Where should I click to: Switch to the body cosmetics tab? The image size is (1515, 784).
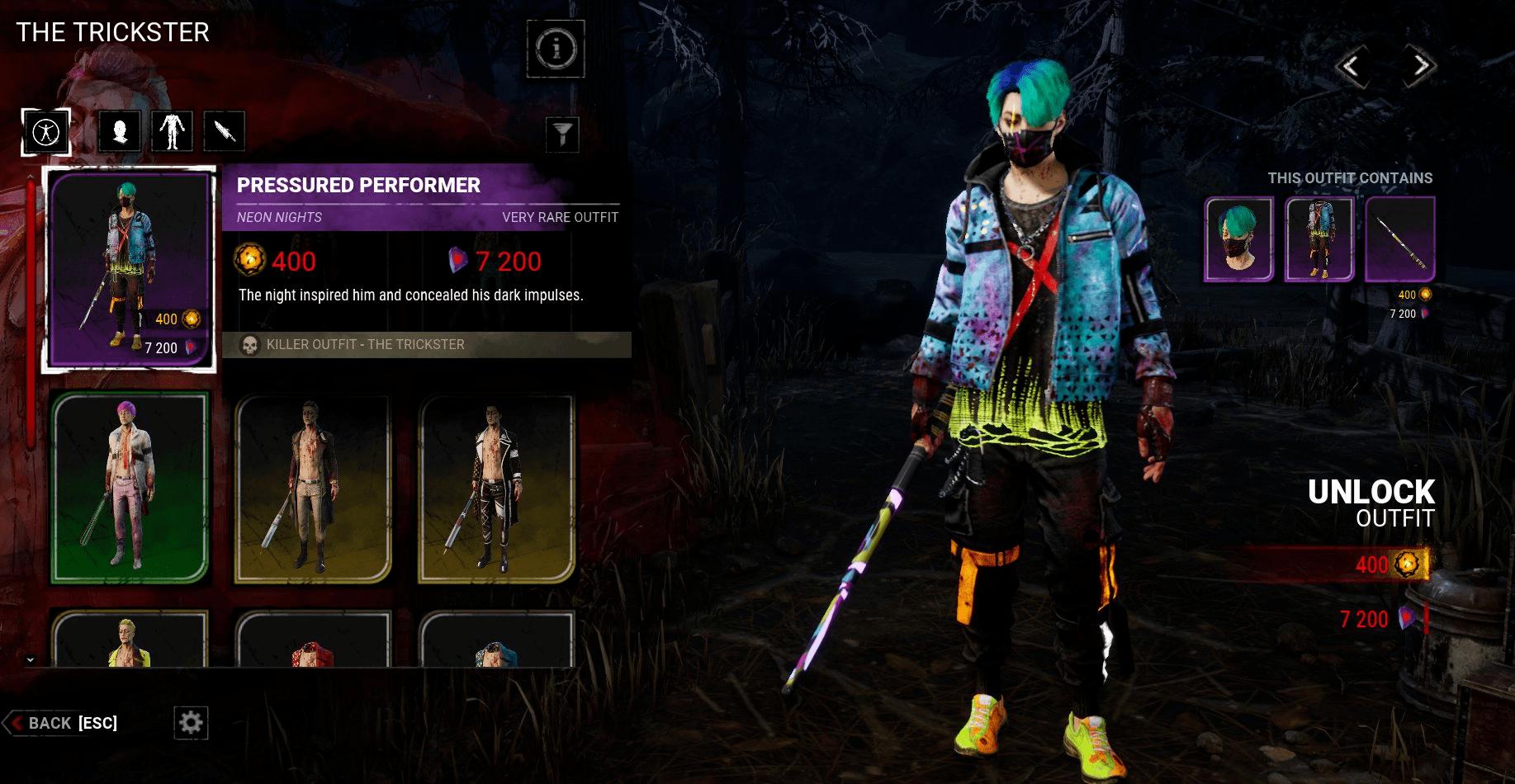[x=172, y=131]
